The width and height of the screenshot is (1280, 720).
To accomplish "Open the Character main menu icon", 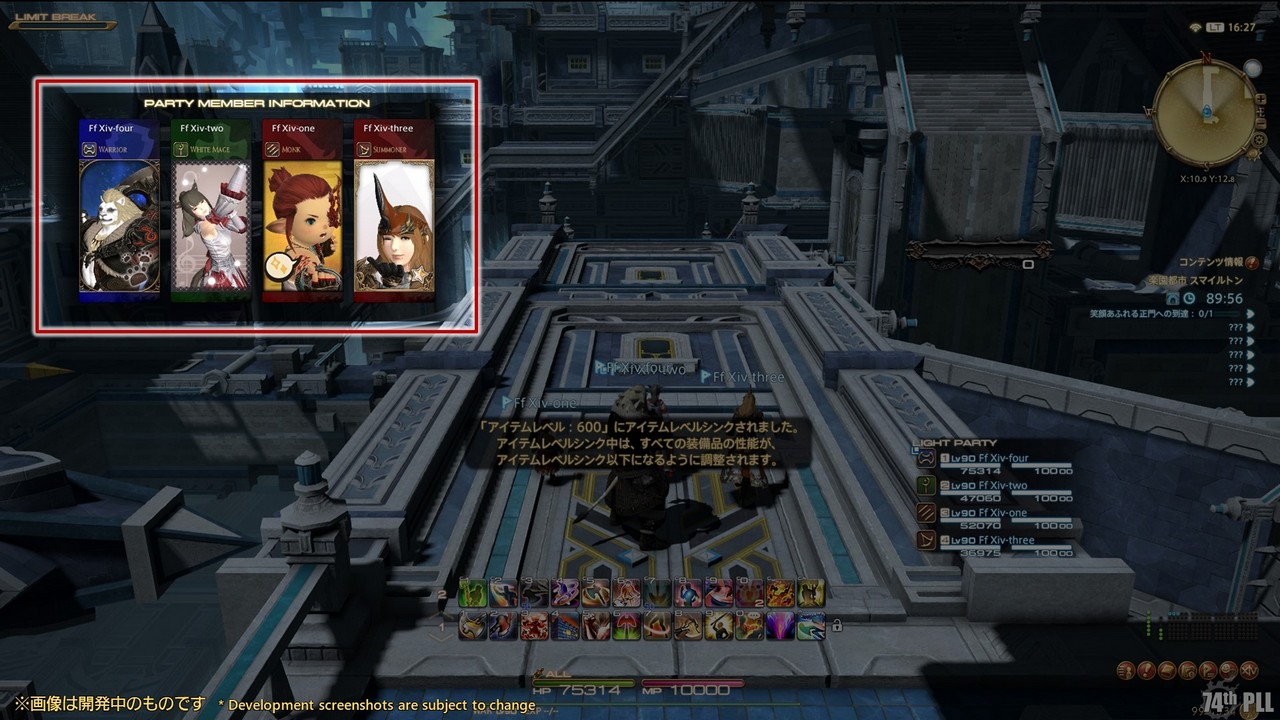I will coord(1127,670).
